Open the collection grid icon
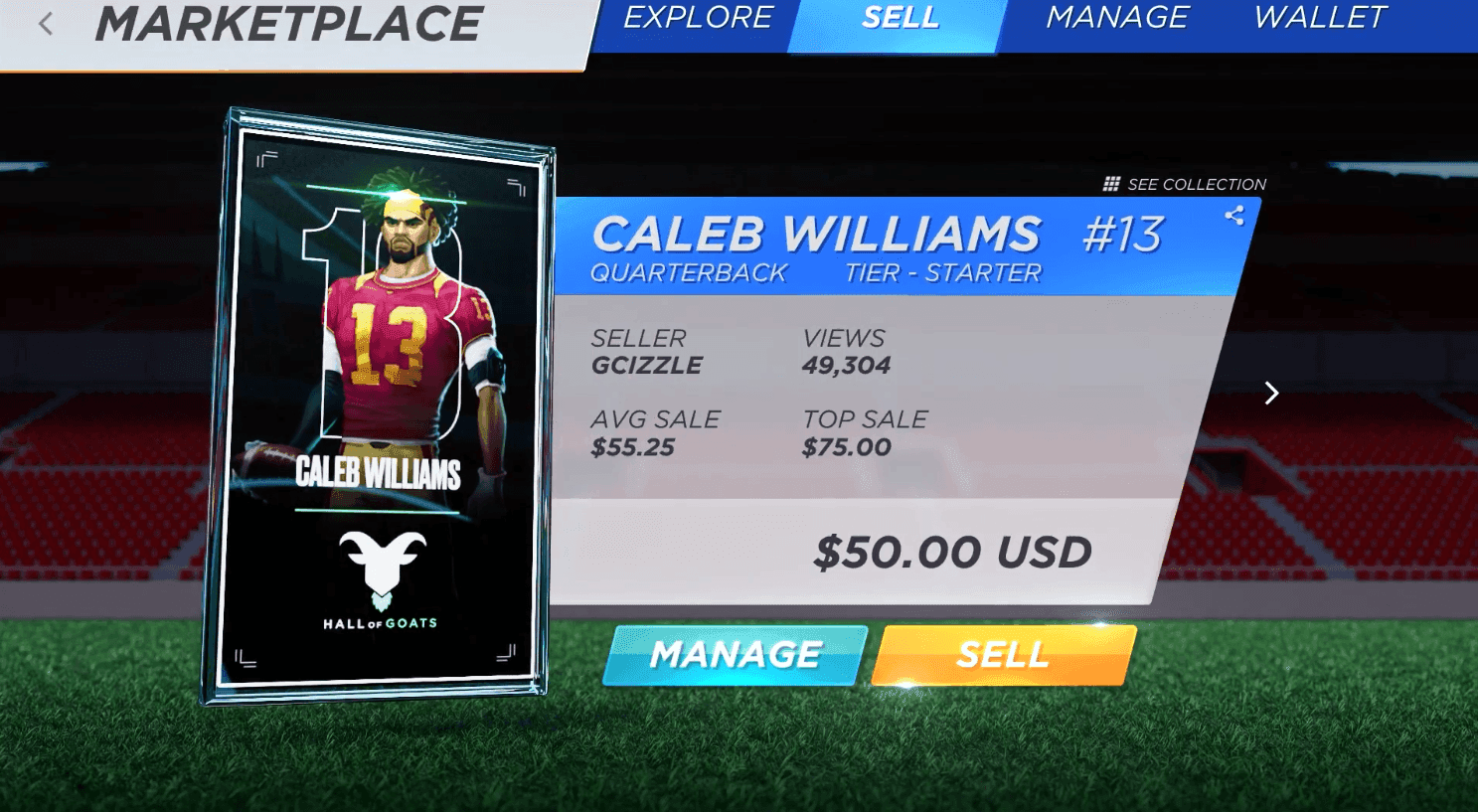The image size is (1478, 812). tap(1110, 183)
